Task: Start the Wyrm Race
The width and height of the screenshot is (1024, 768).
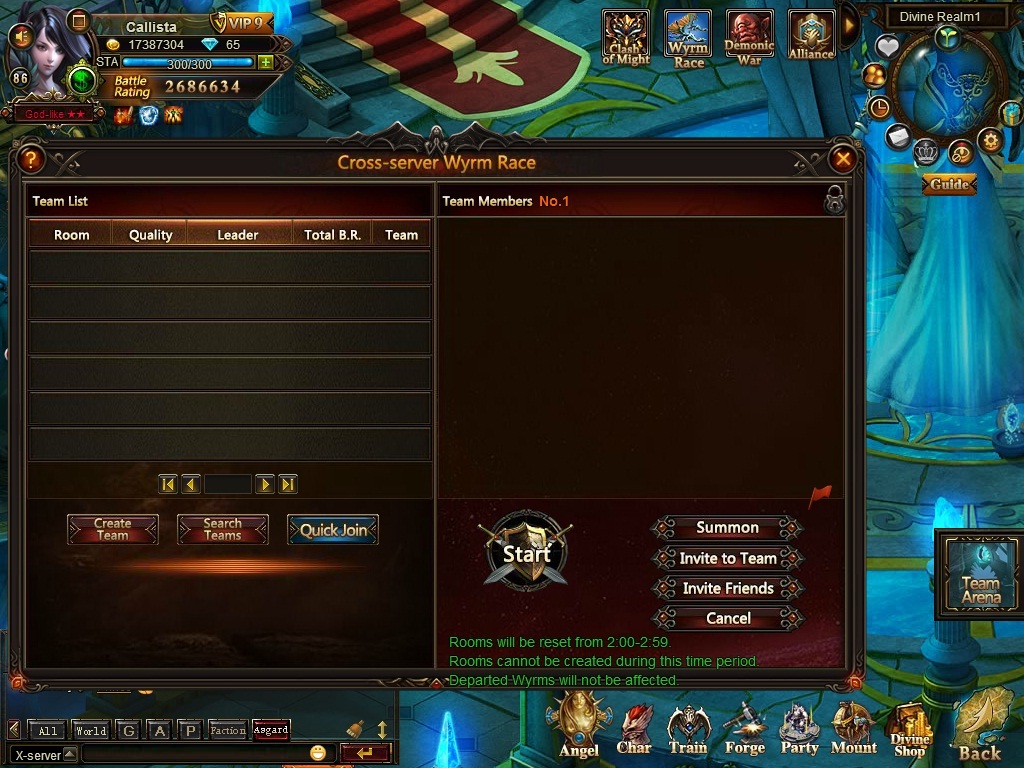Action: (x=526, y=553)
